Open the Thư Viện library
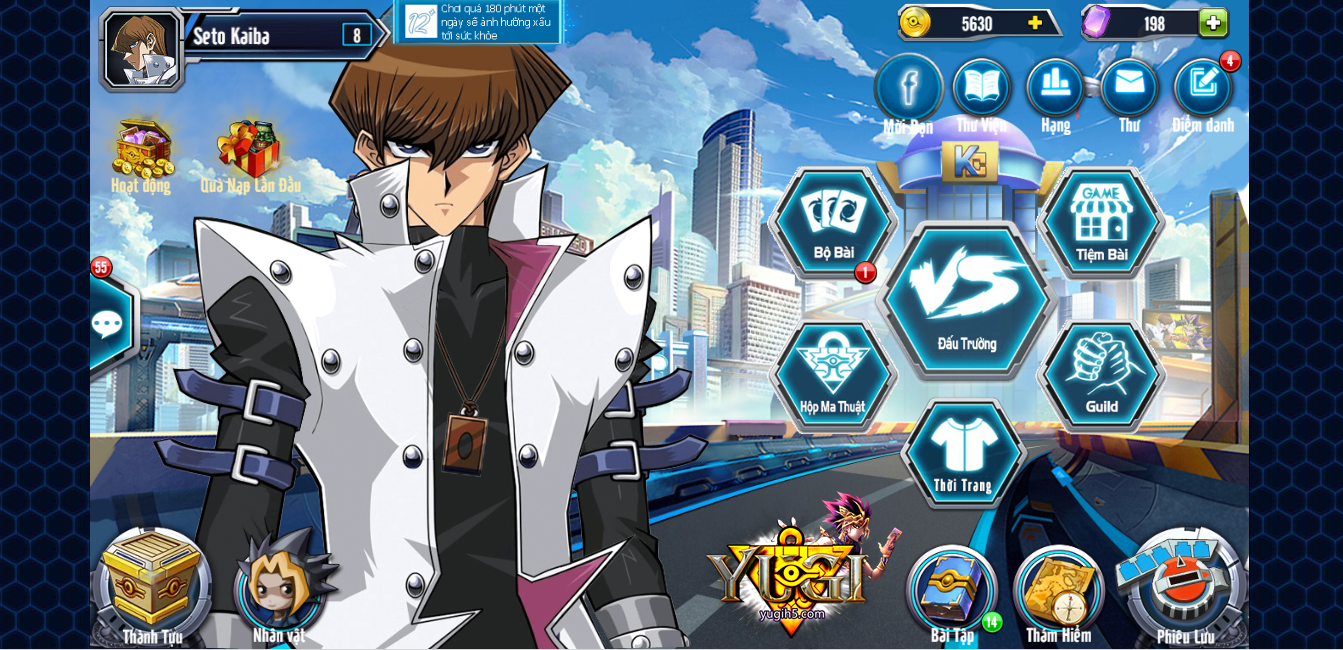The image size is (1343, 650). pyautogui.click(x=981, y=88)
